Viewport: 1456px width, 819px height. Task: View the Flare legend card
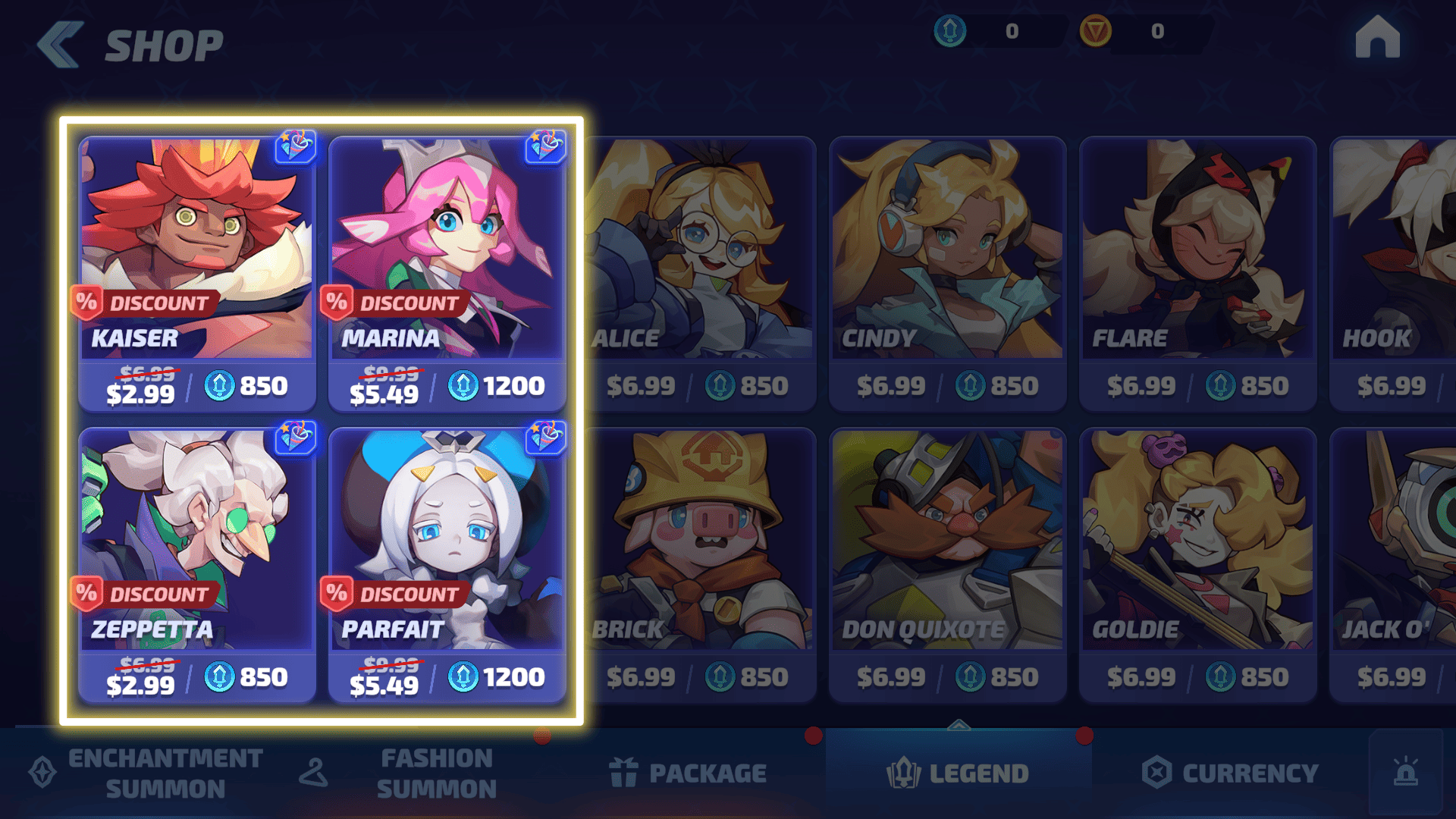tap(1198, 273)
